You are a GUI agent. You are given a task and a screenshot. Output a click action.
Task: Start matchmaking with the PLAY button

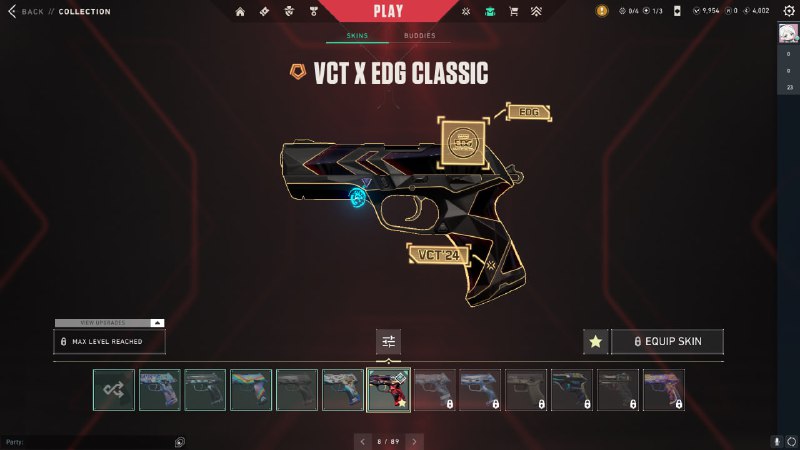tap(387, 11)
